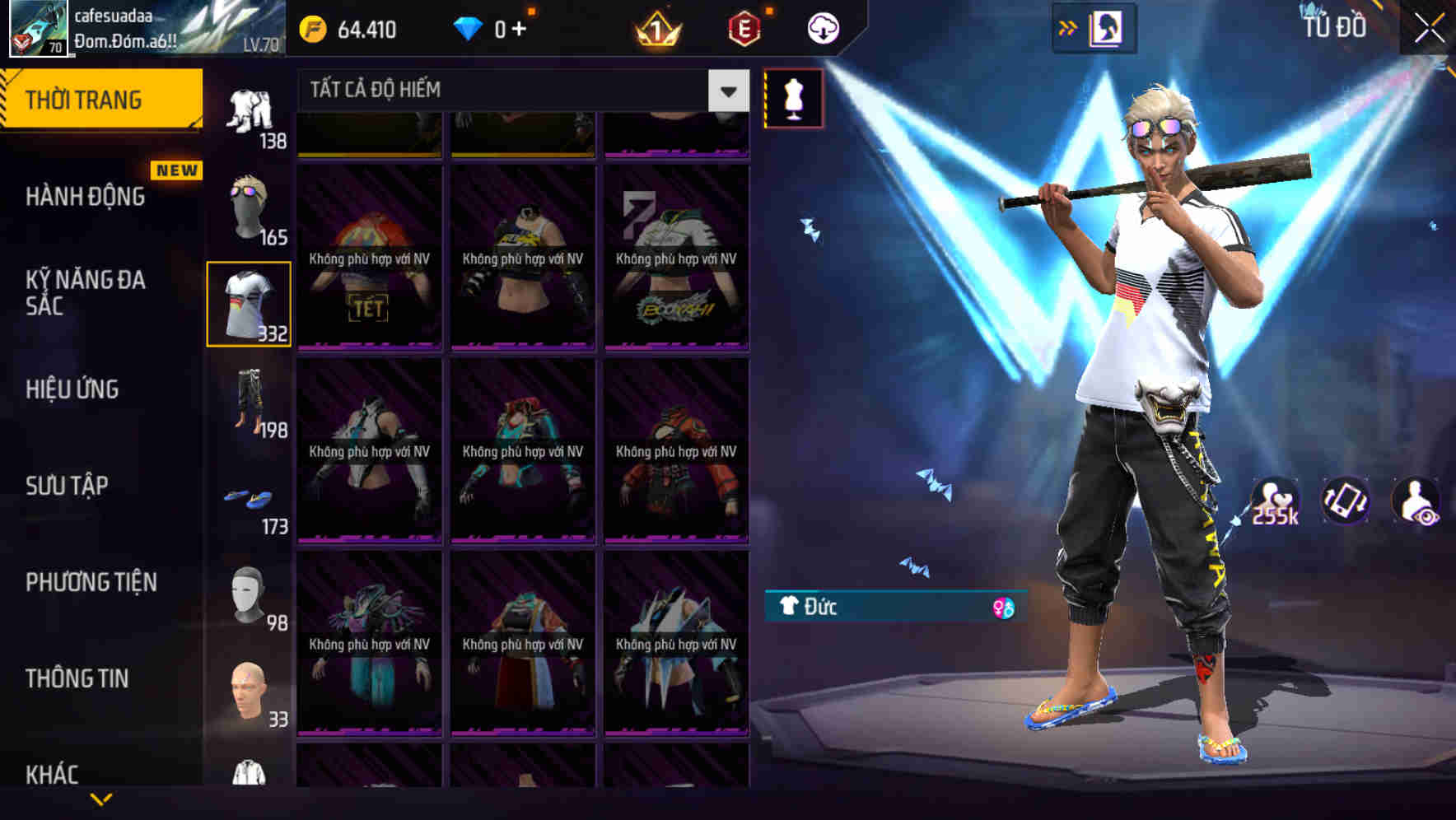Toggle the 255k likes heart icon
Screen dimensions: 1456x820
[1273, 501]
